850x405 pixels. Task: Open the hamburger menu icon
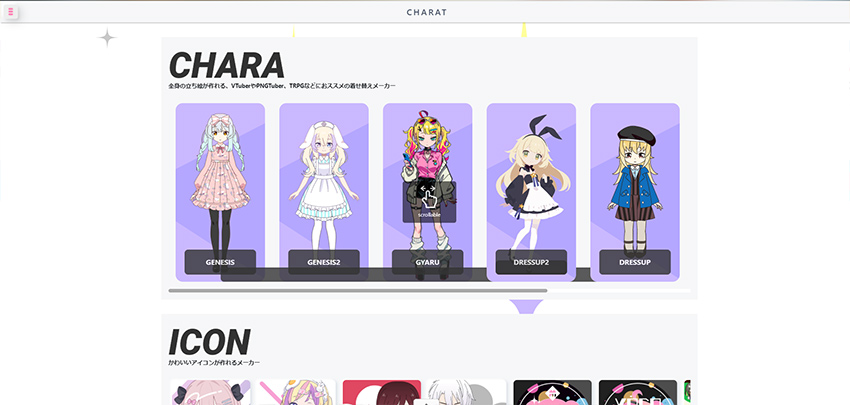(11, 12)
